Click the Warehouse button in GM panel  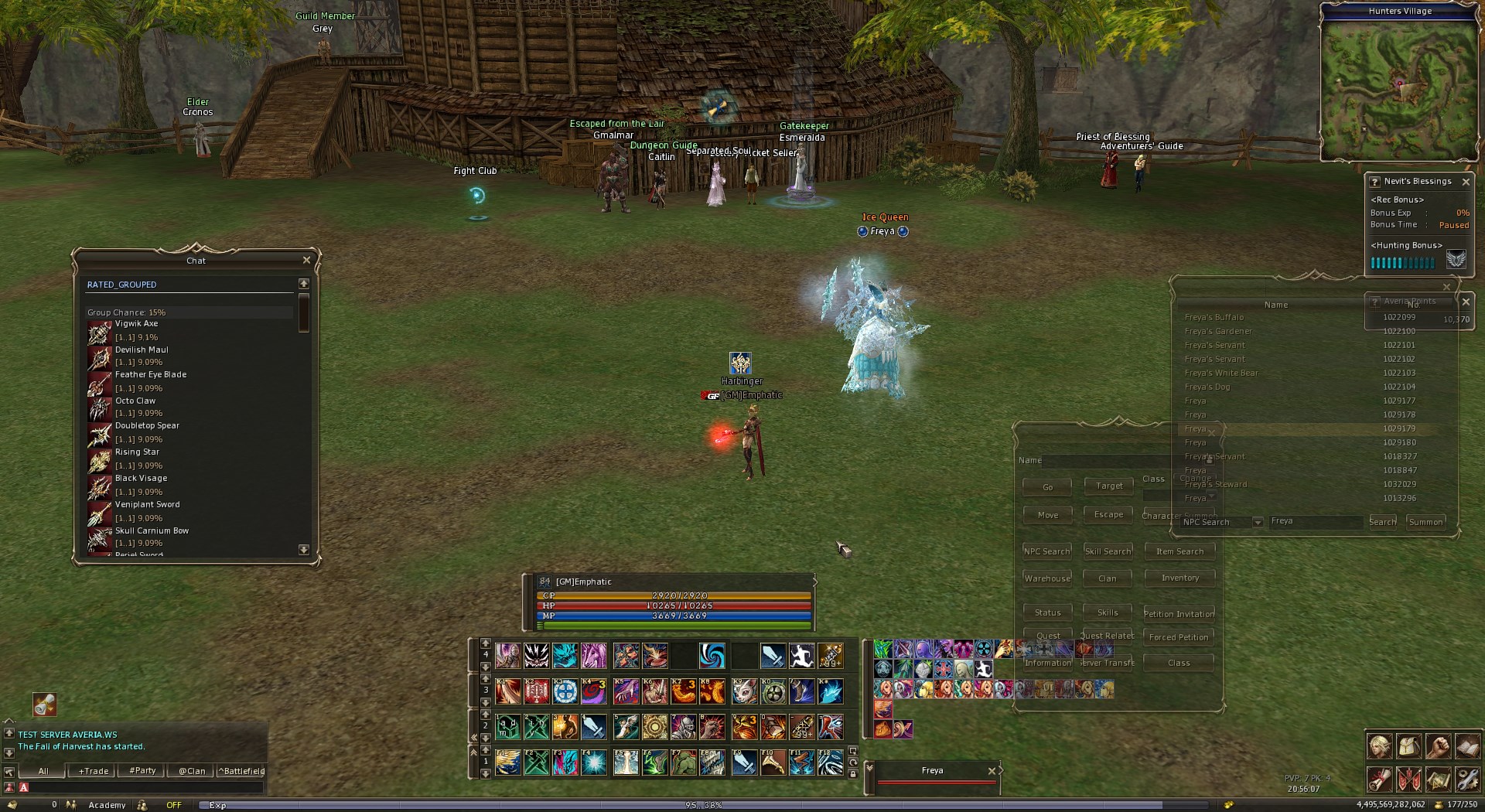pyautogui.click(x=1047, y=578)
